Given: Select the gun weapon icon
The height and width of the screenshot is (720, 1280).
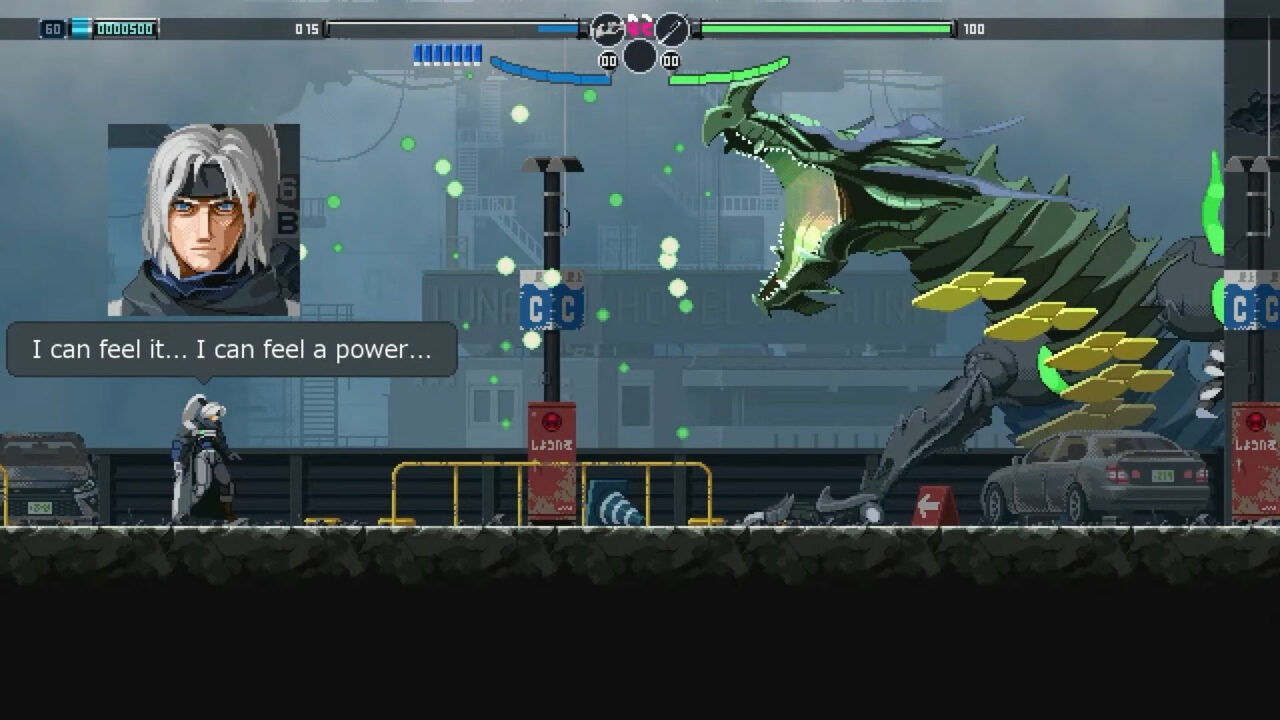Looking at the screenshot, I should 607,29.
